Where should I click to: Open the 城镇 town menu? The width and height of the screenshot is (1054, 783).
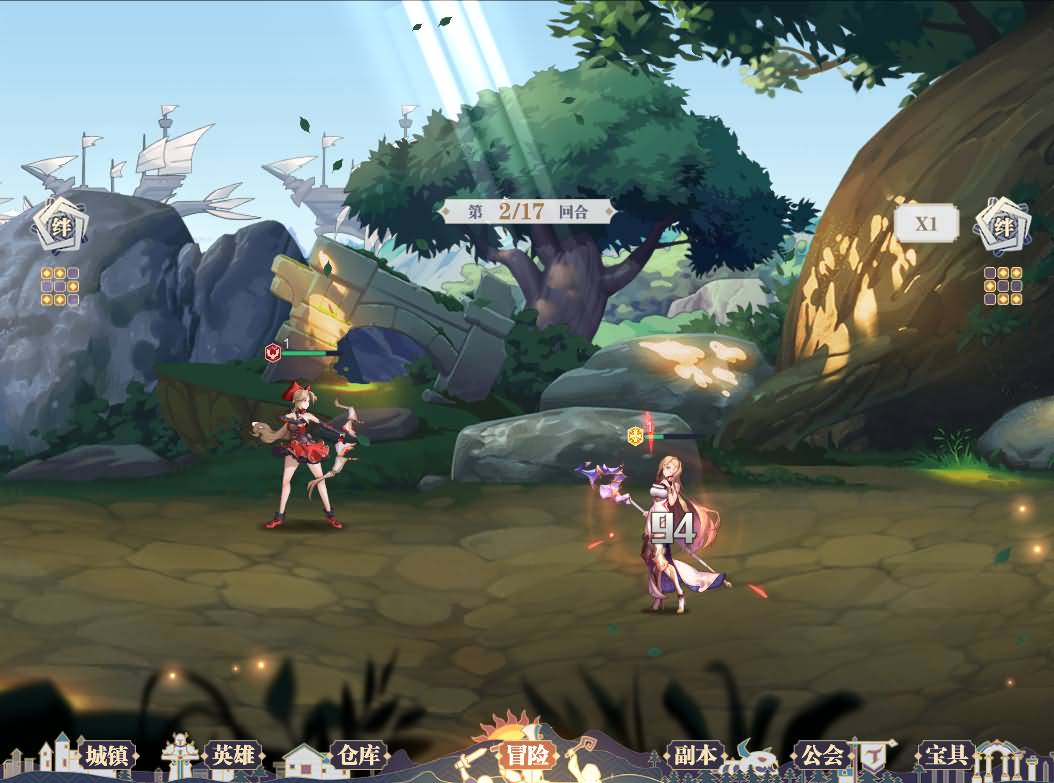(105, 755)
